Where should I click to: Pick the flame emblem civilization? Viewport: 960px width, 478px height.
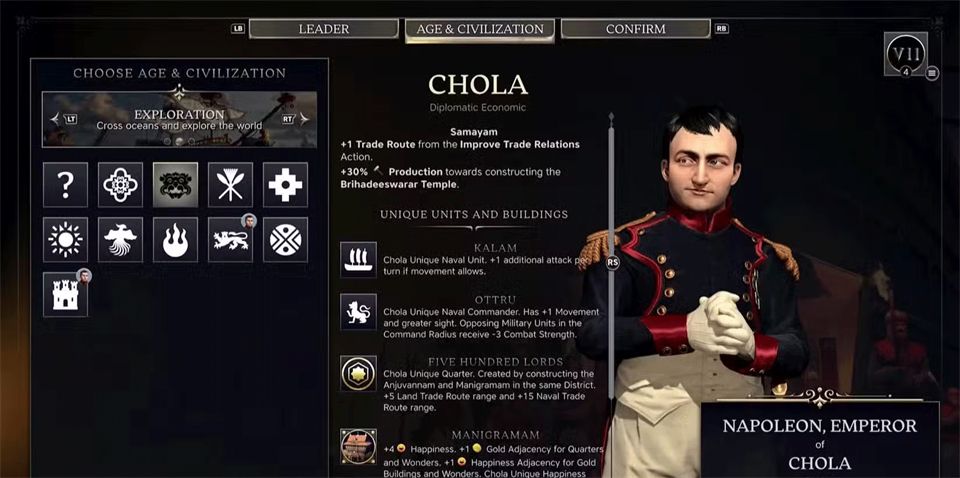point(175,239)
